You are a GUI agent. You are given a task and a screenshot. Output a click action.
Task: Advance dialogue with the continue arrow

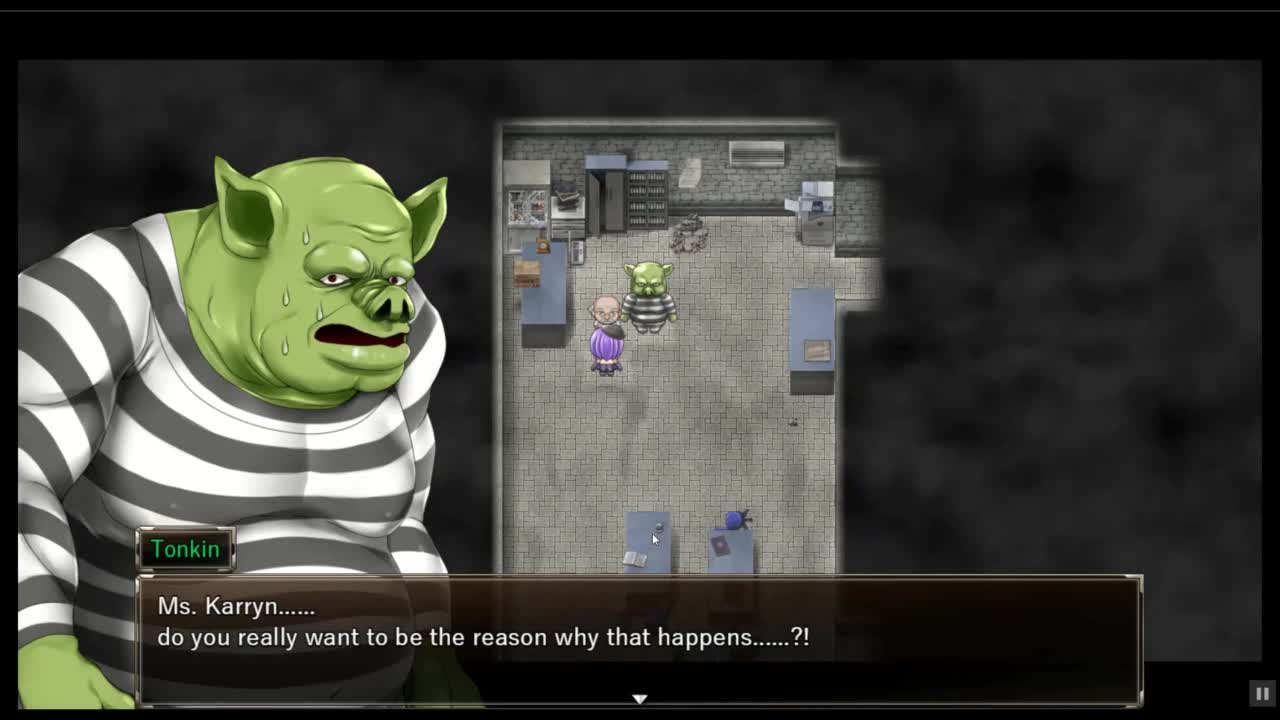[x=640, y=698]
